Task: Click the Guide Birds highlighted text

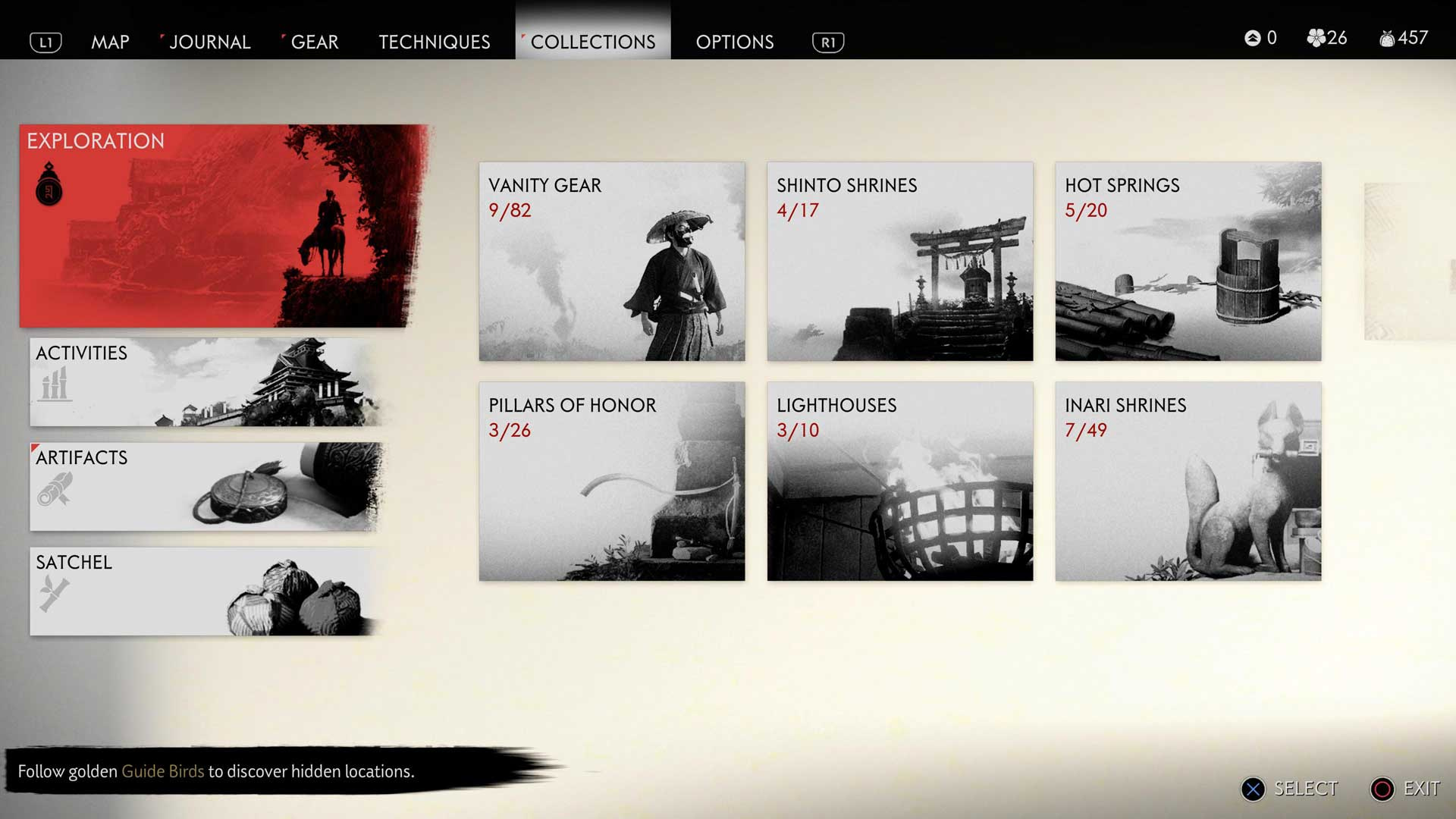Action: pos(163,771)
